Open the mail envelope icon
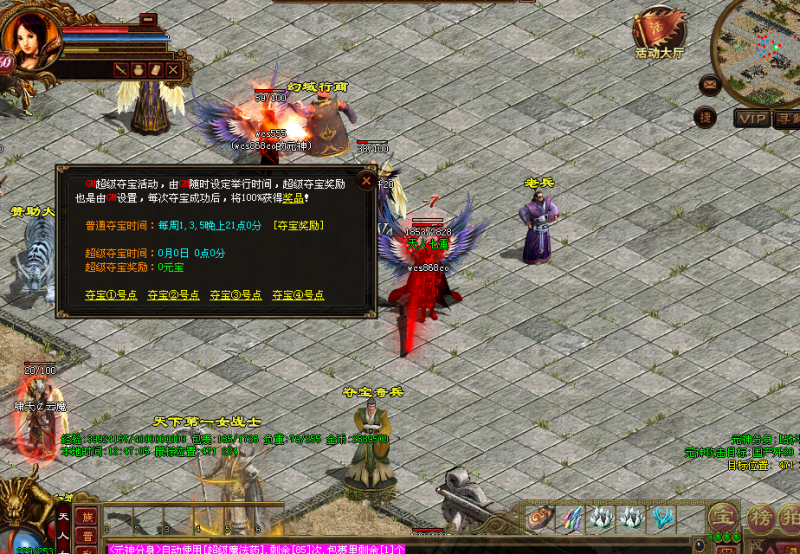The width and height of the screenshot is (800, 554). (x=710, y=85)
